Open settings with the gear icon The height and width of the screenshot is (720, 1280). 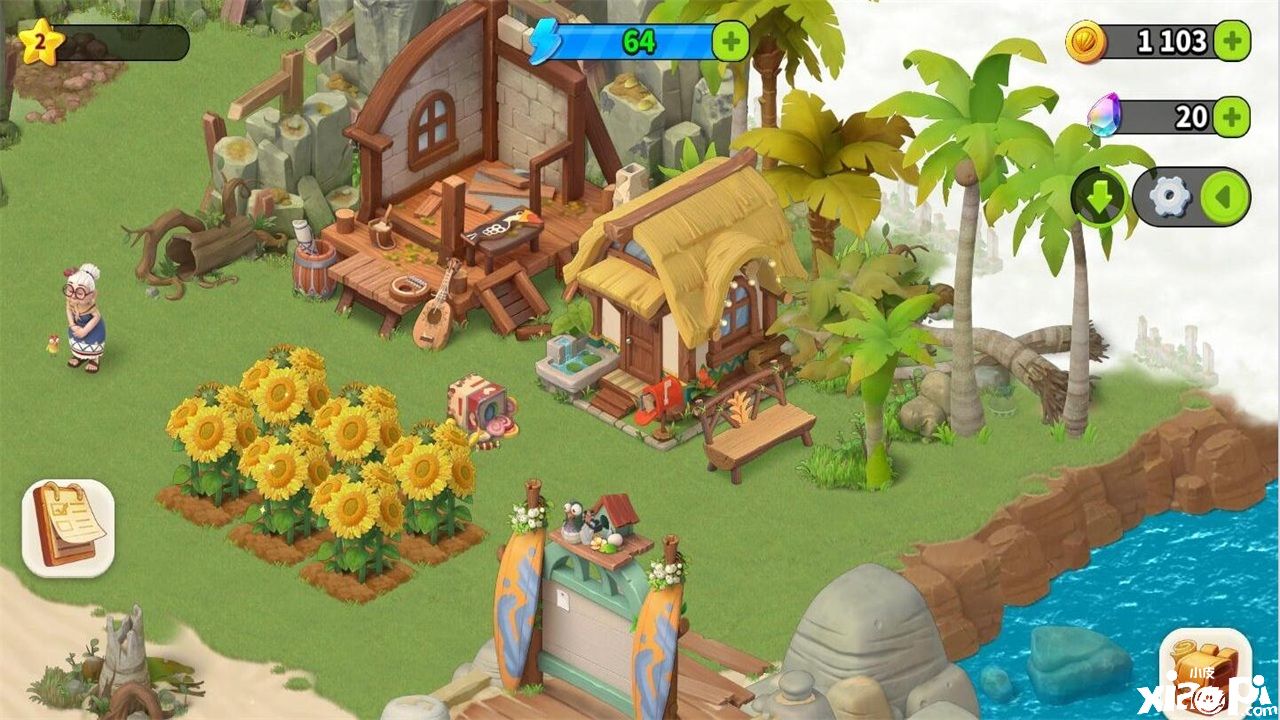coord(1169,197)
